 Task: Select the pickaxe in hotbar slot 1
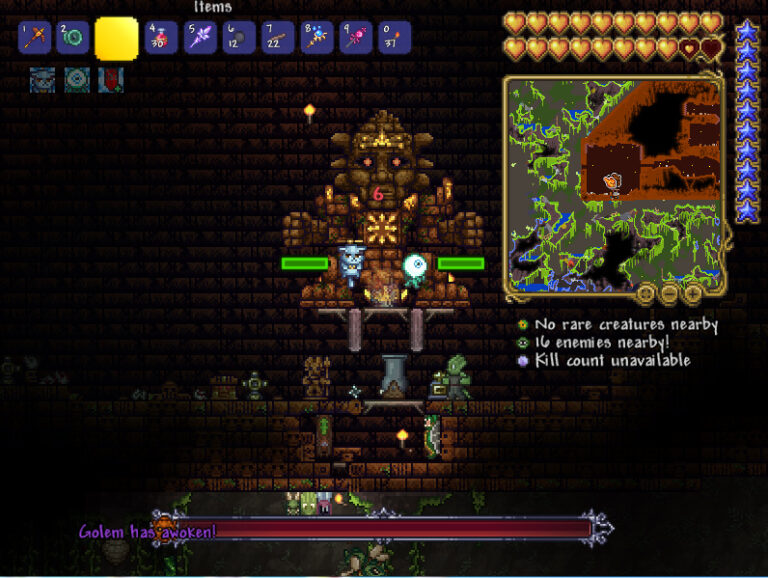[x=35, y=38]
